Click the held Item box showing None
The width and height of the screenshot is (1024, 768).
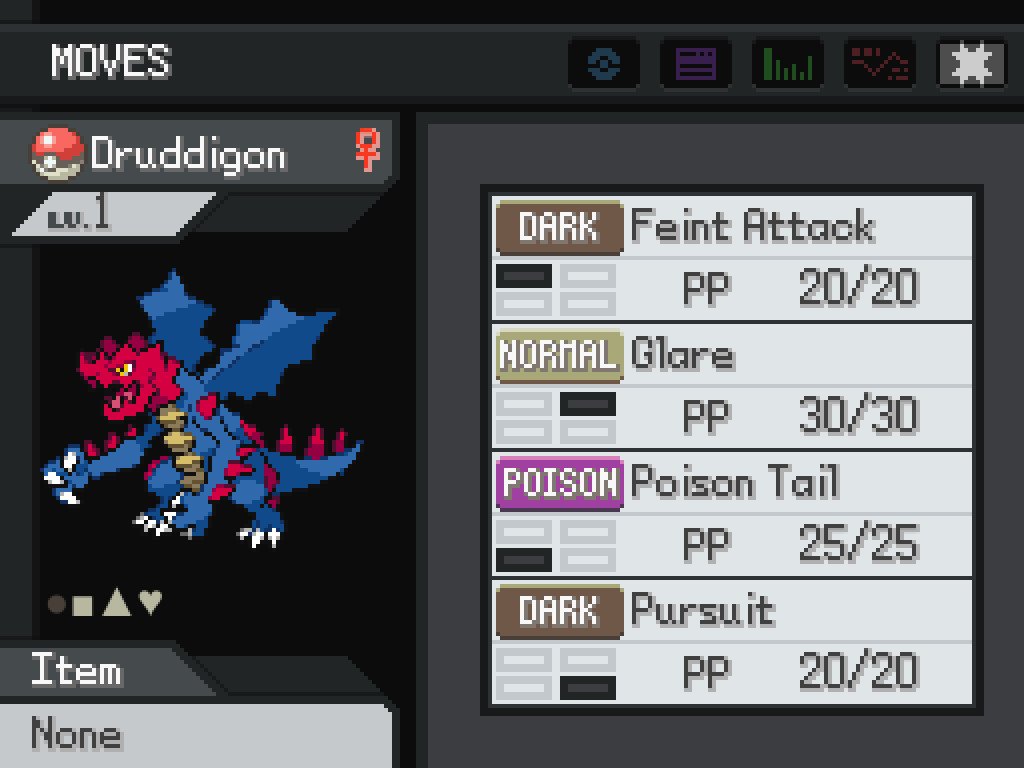195,735
